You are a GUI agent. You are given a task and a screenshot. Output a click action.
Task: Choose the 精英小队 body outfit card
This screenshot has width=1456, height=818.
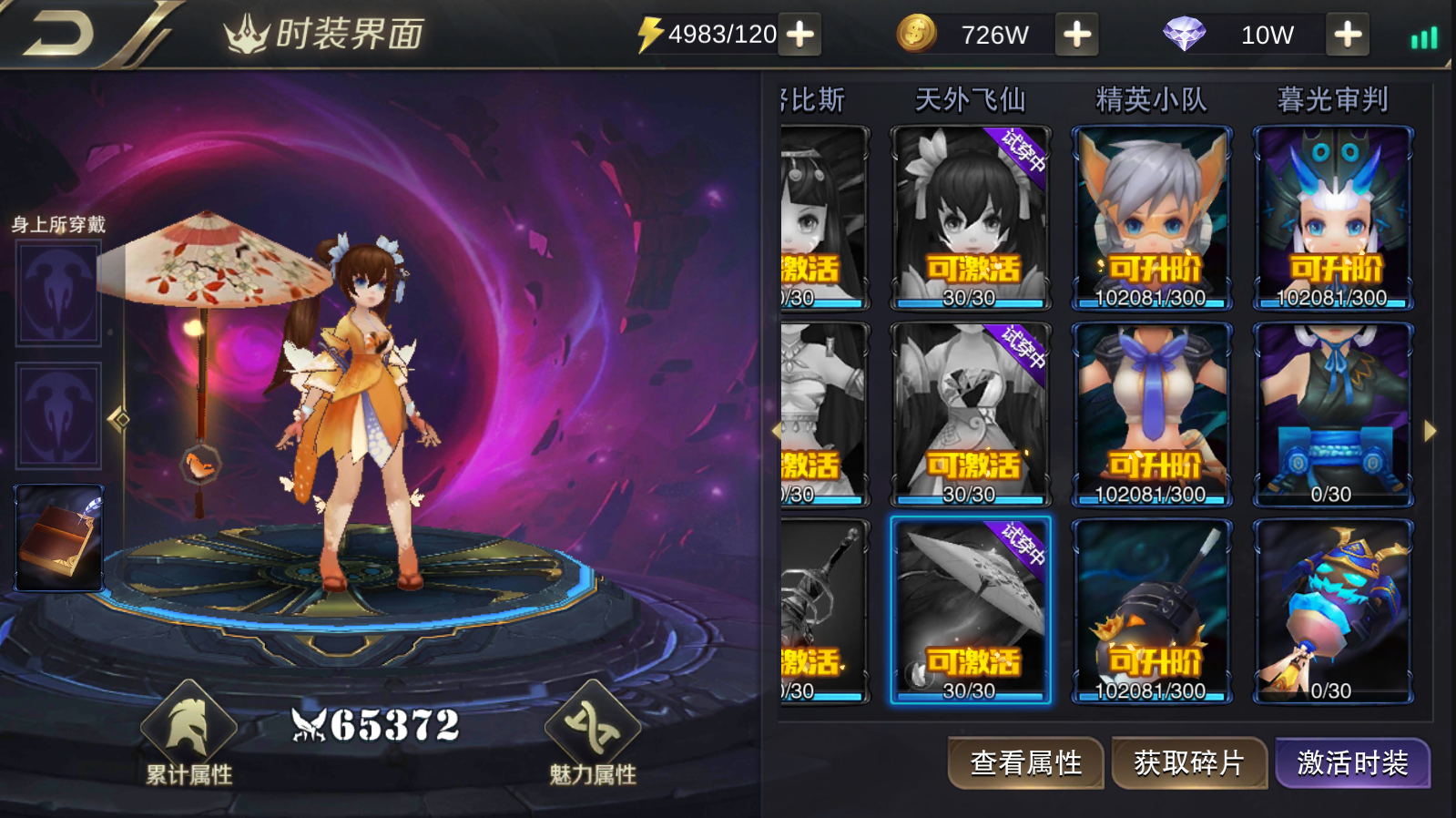click(x=1151, y=414)
